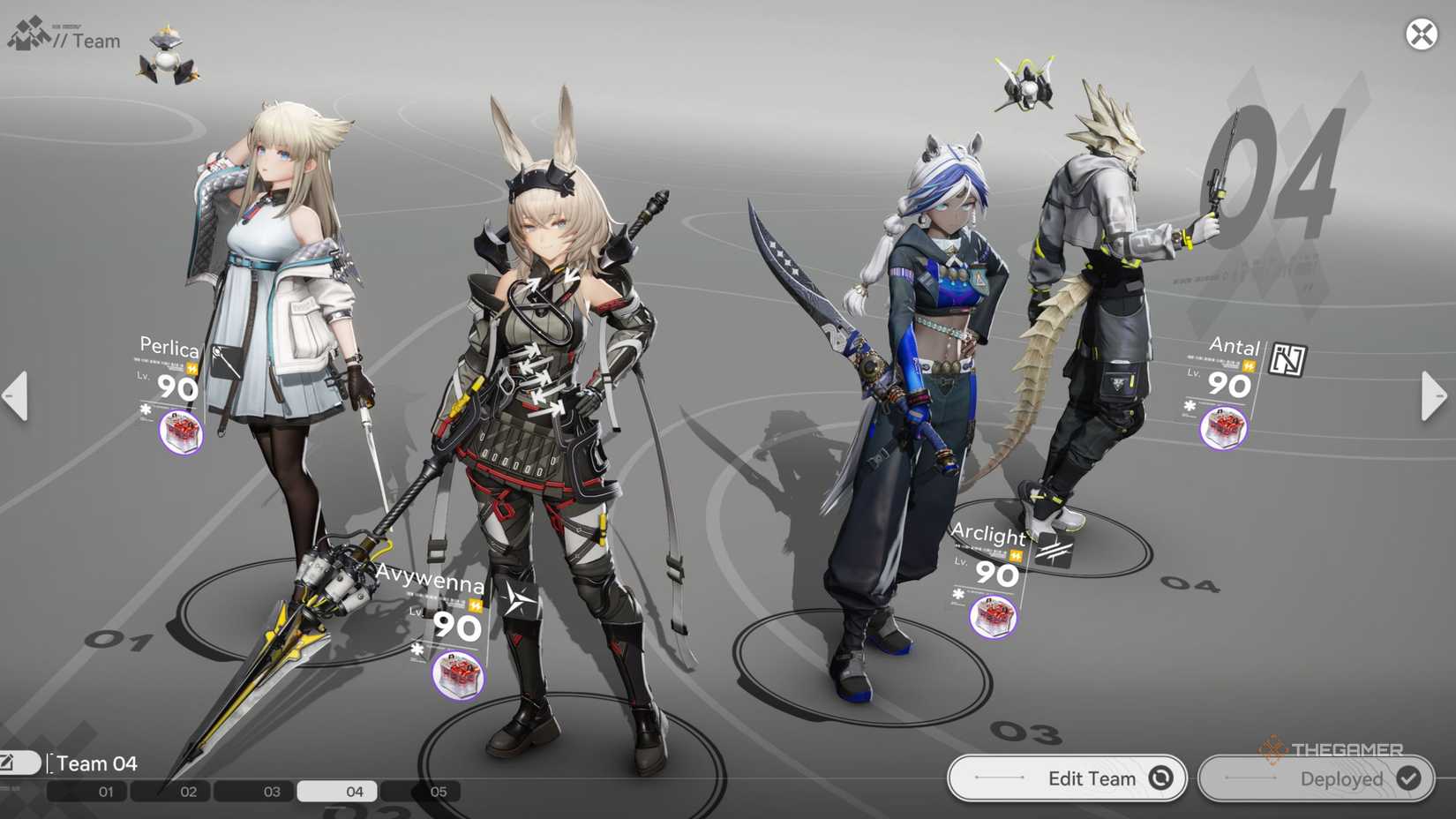Click Avywenna's gift box support item icon
Viewport: 1456px width, 819px height.
coord(456,673)
